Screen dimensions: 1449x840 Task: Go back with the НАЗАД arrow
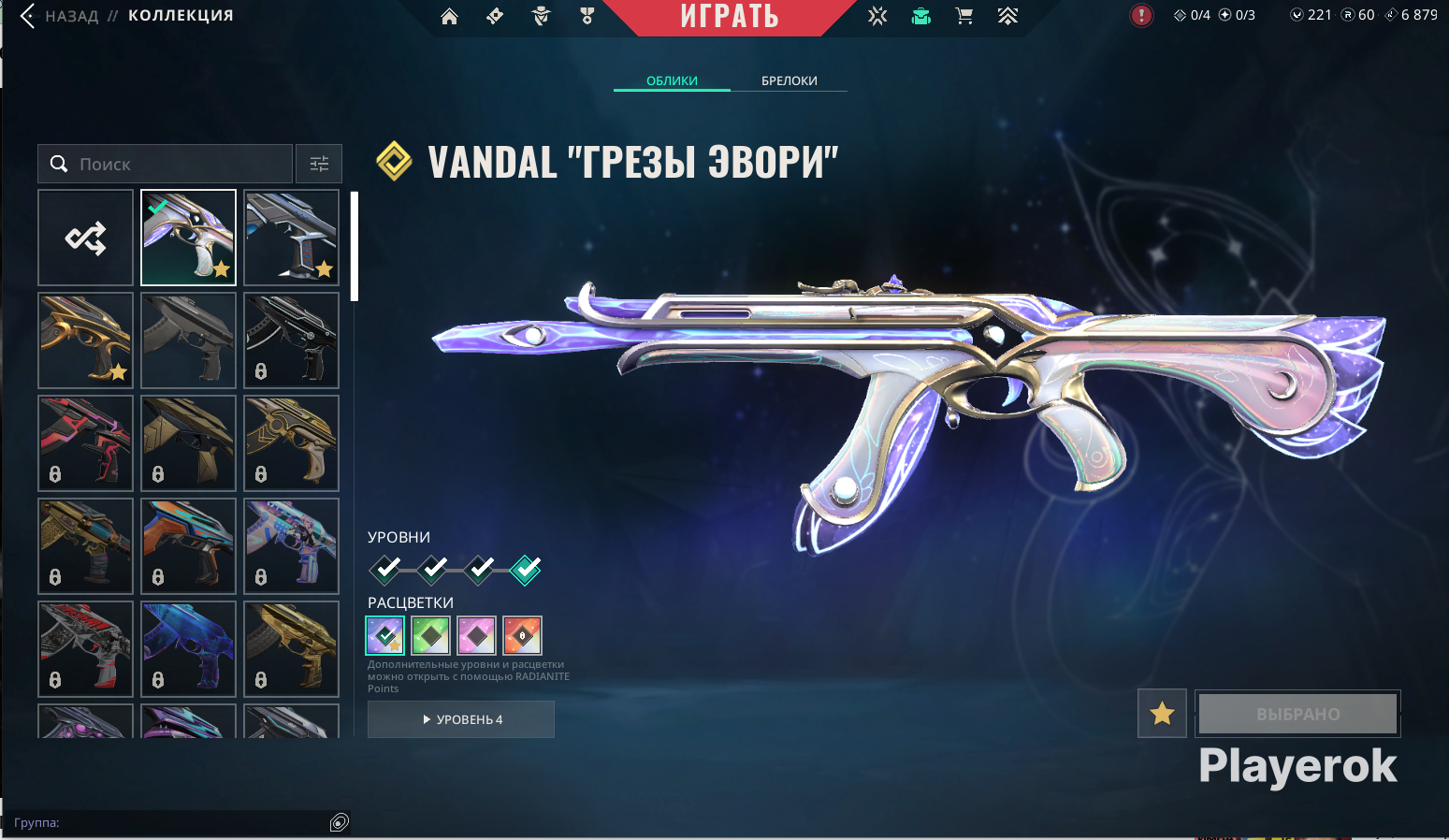coord(28,16)
